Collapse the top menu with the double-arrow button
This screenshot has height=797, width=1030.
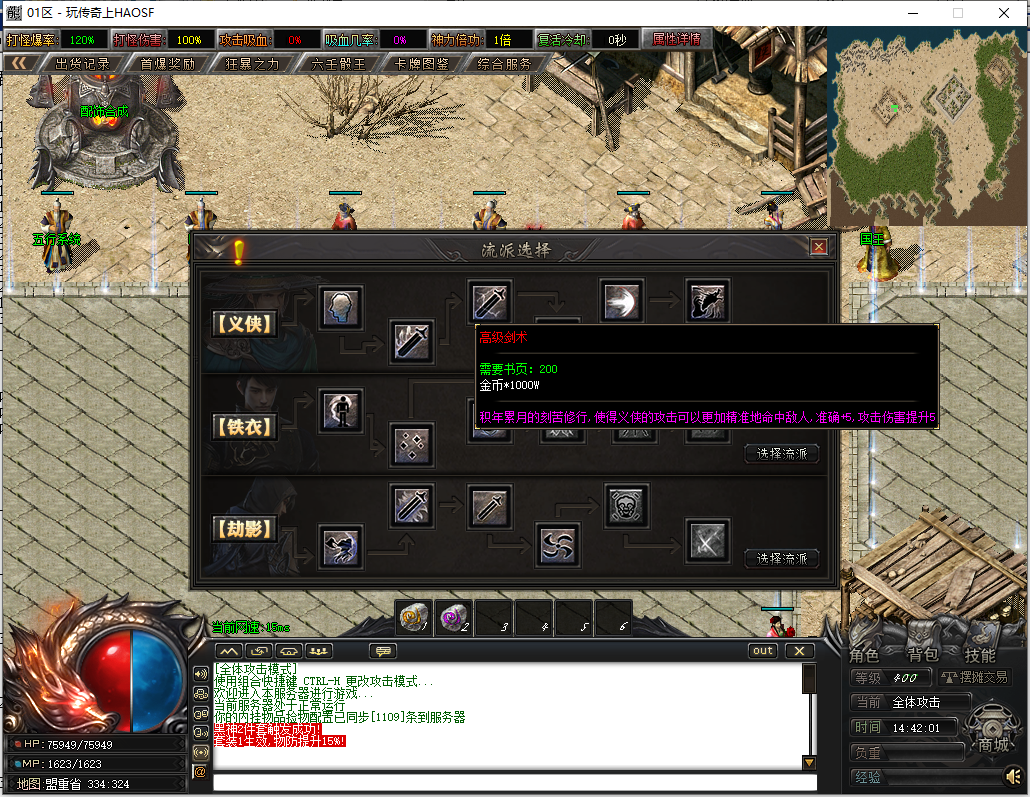[x=19, y=64]
